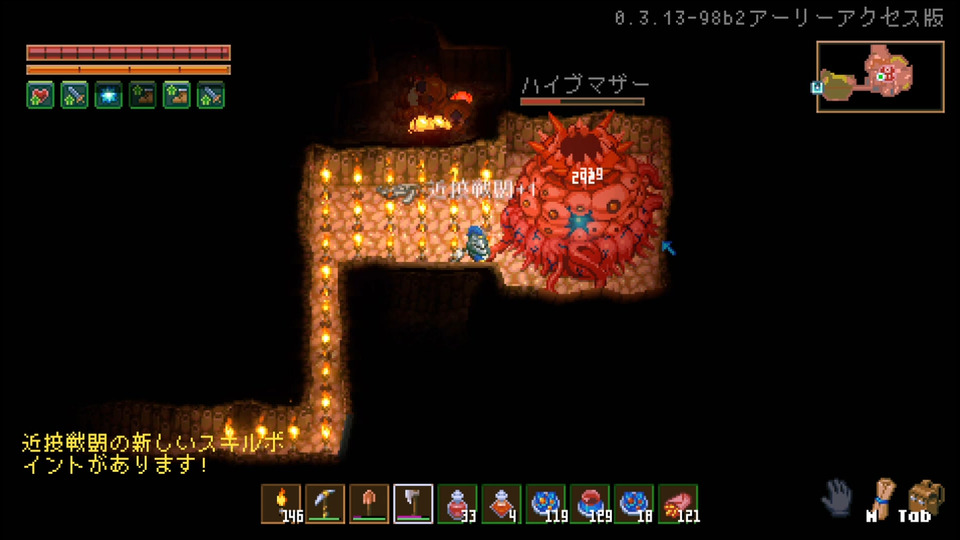Open the backpack inventory icon
The image size is (960, 540).
(x=924, y=495)
